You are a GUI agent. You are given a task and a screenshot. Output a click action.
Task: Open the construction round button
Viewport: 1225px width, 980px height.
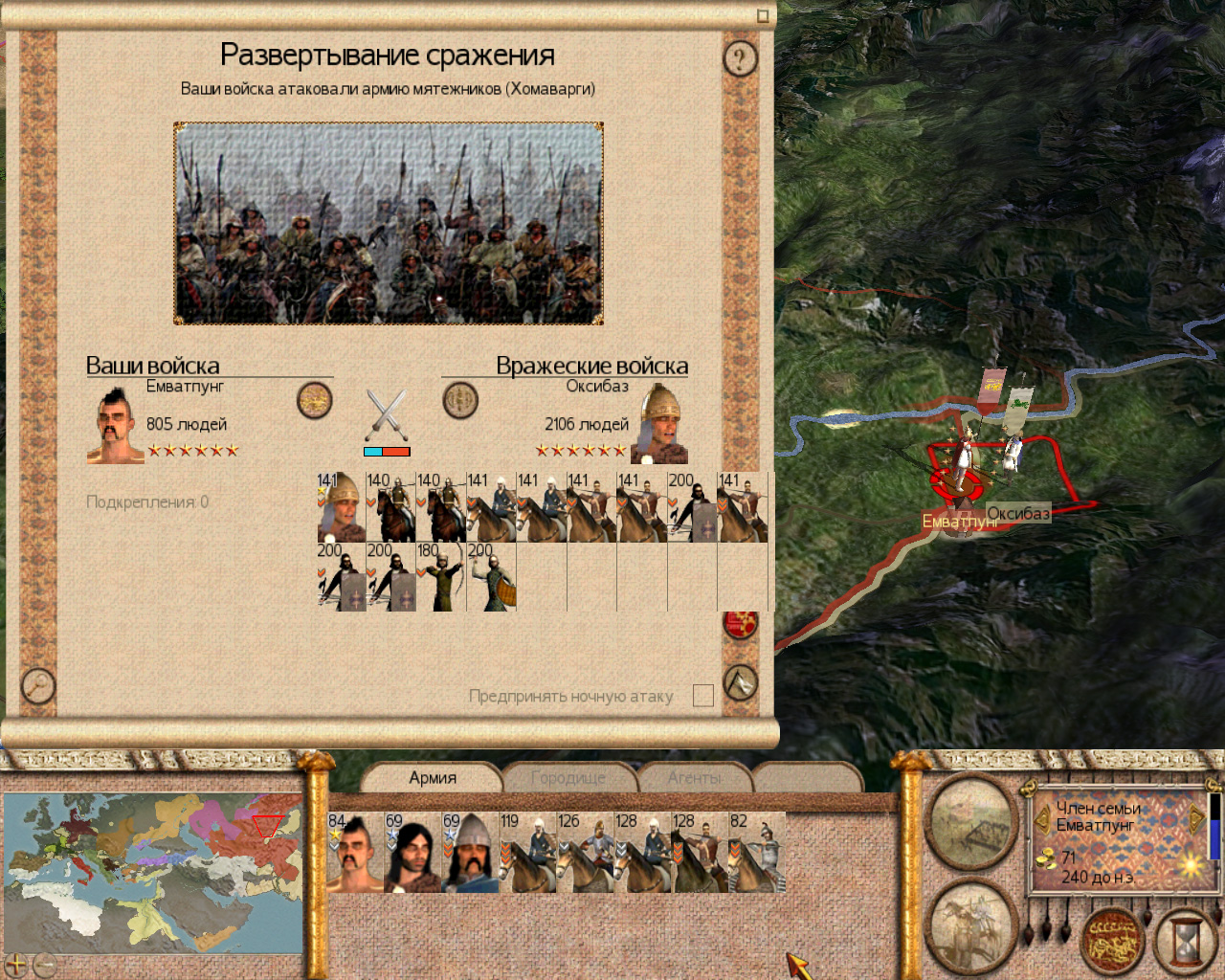970,824
